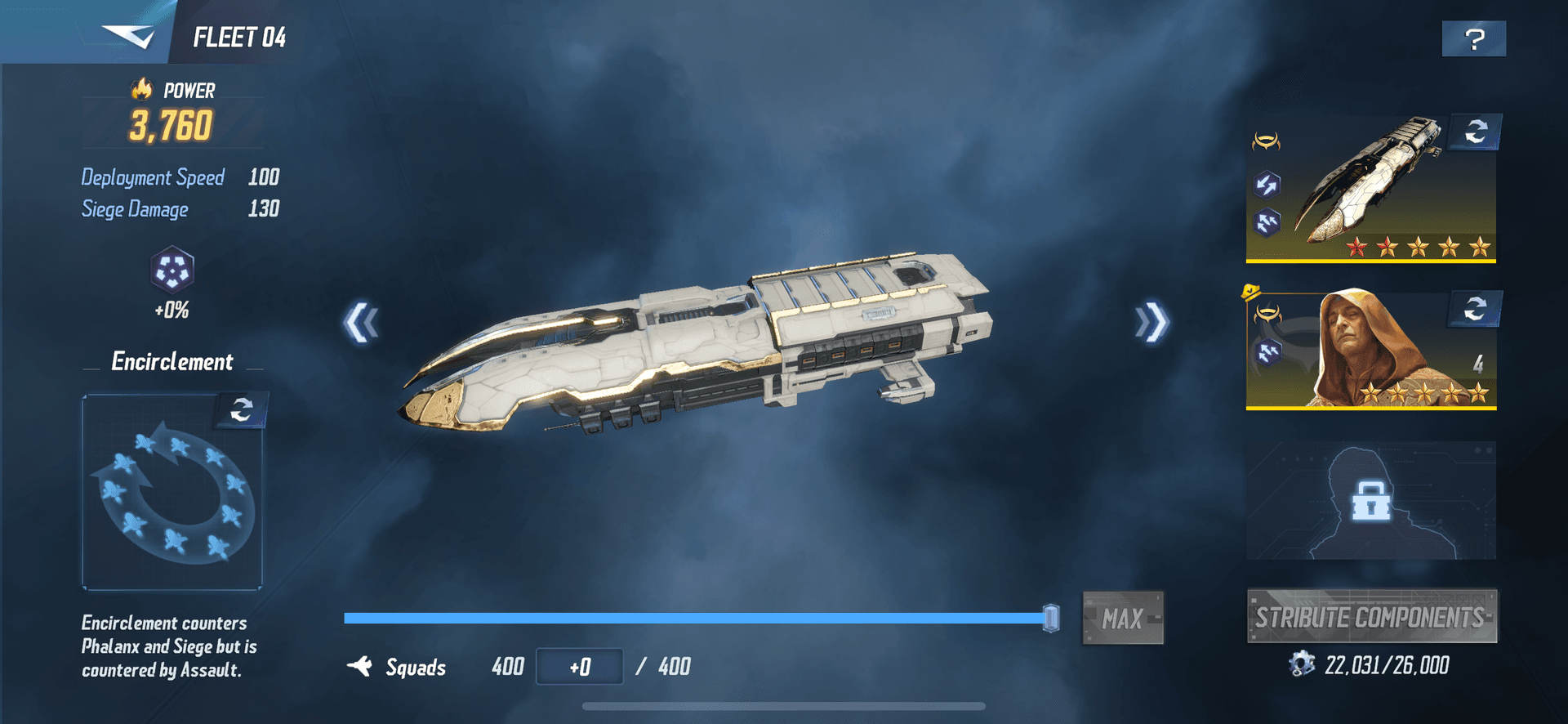Select the hooded commander portrait card
Screen dimensions: 1568x724
point(1370,353)
